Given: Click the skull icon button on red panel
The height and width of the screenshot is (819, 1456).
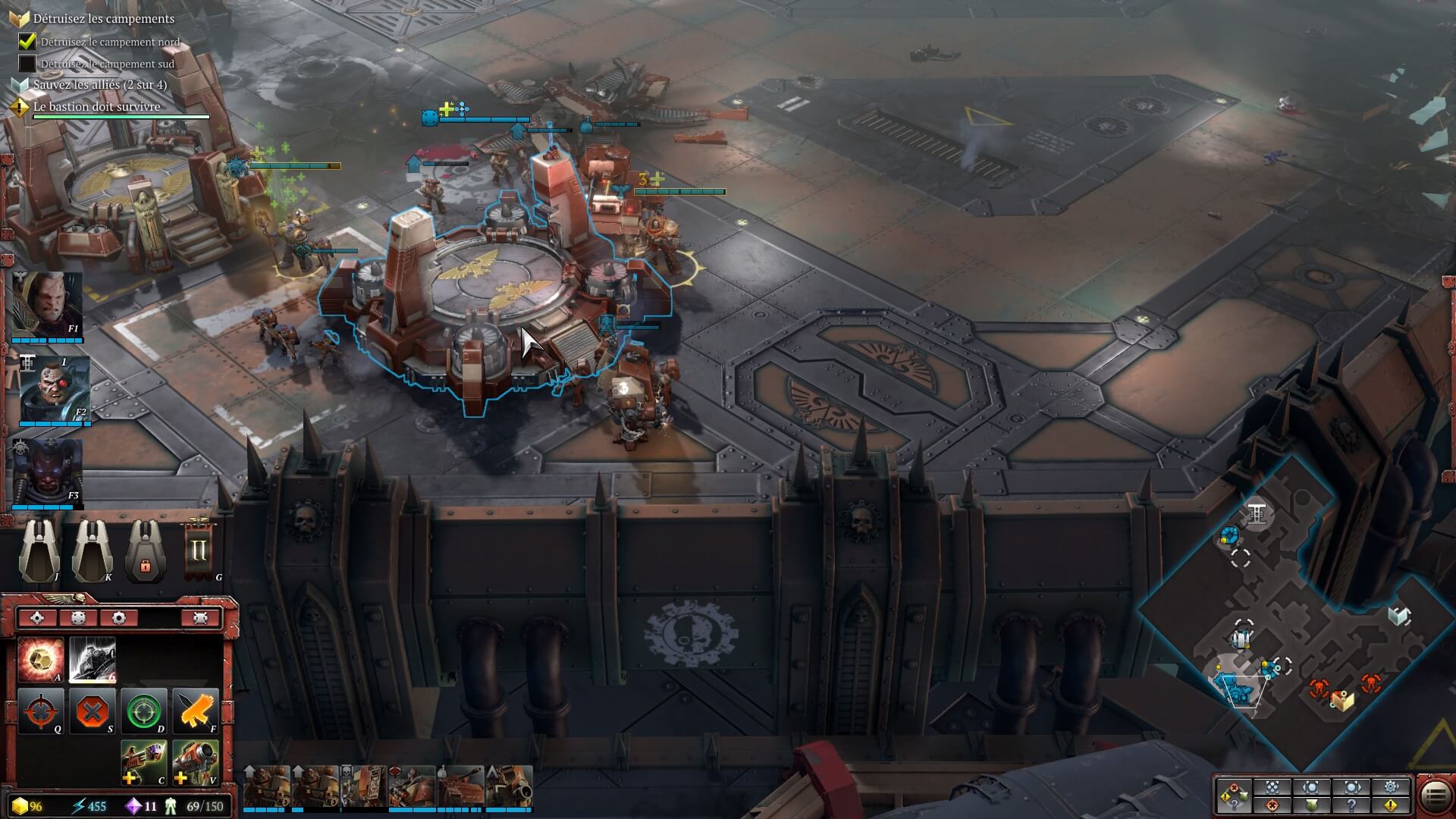Looking at the screenshot, I should (x=200, y=618).
